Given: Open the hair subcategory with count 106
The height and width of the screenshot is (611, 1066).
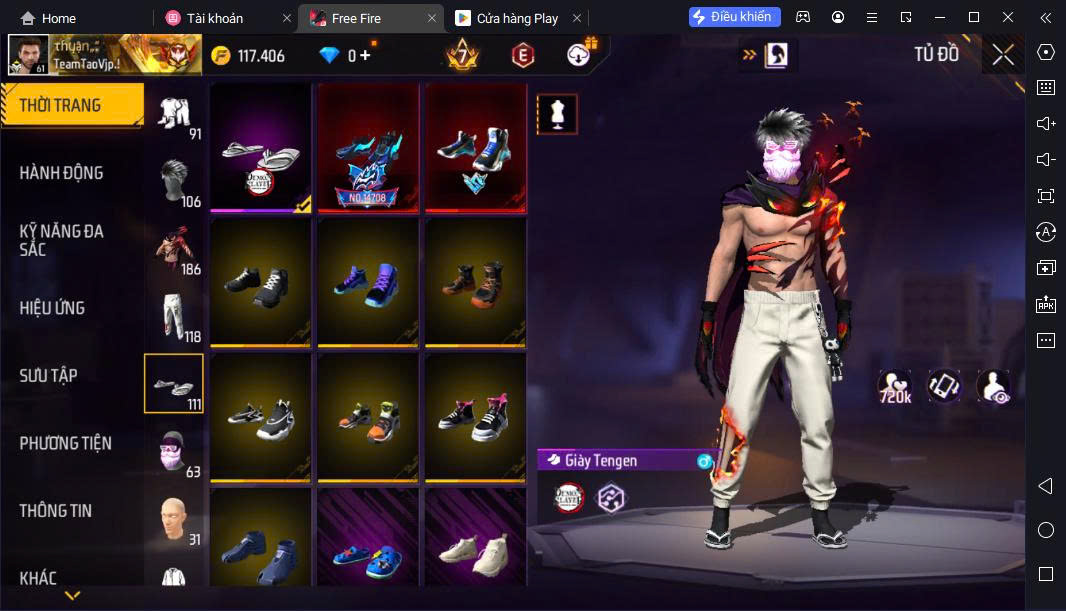Looking at the screenshot, I should click(175, 182).
